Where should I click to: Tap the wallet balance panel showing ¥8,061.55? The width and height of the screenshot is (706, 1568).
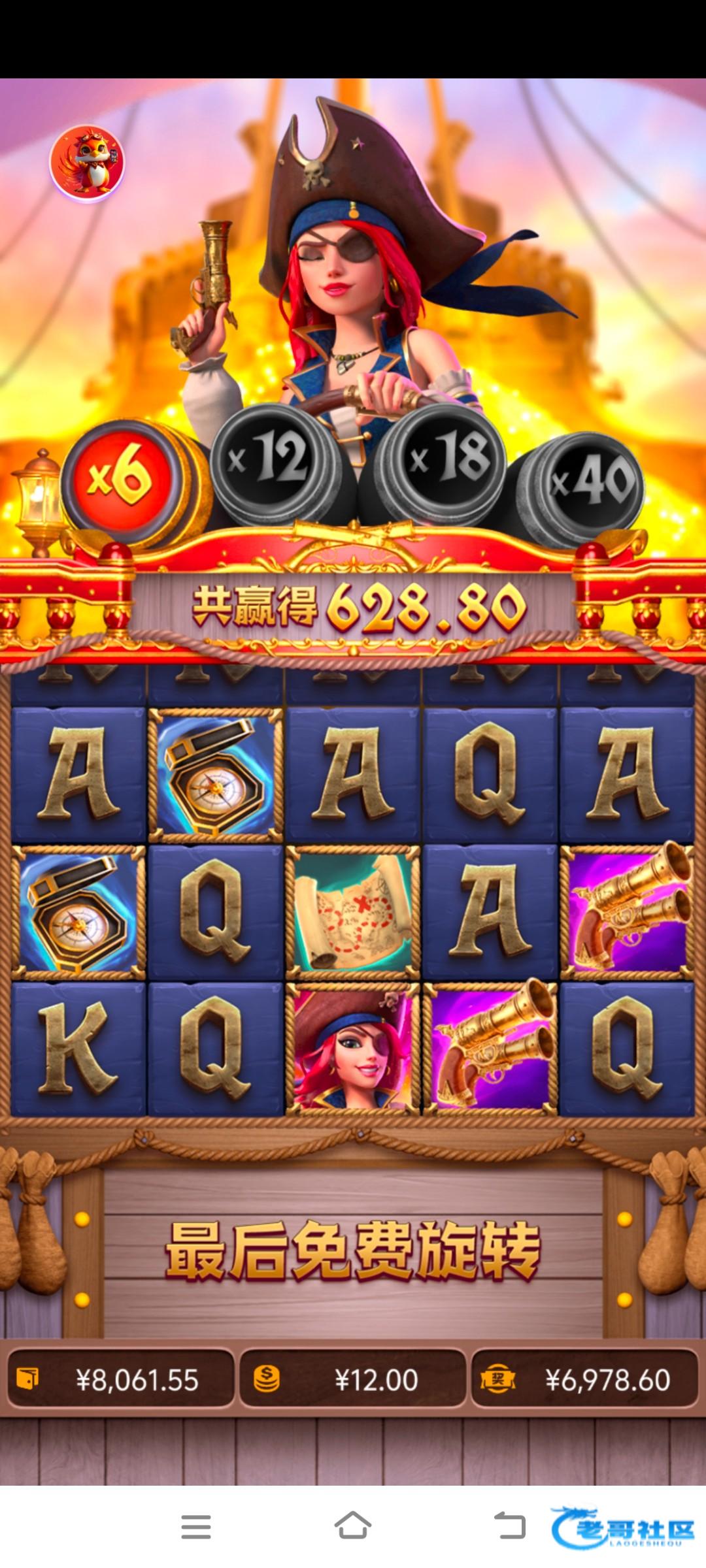[x=121, y=1379]
